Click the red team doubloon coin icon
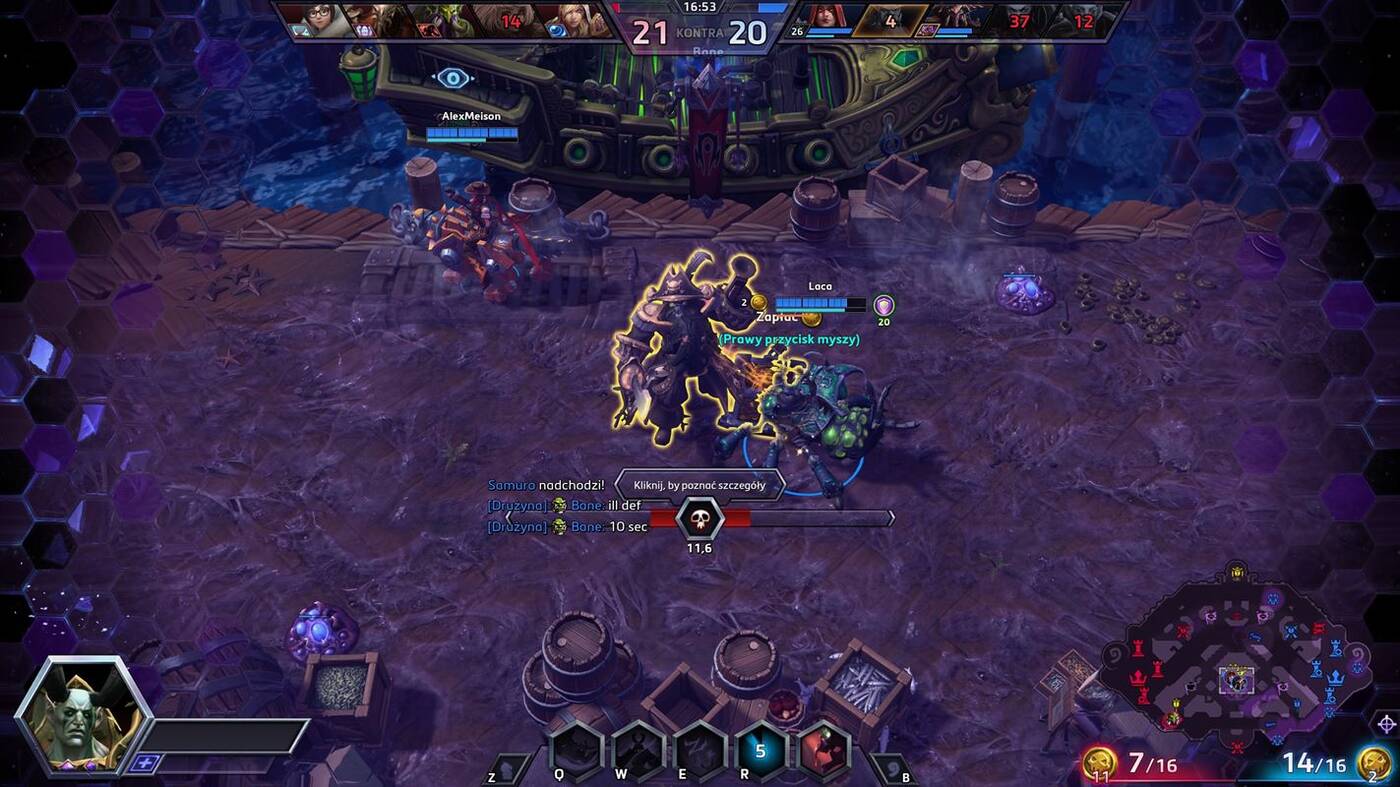This screenshot has width=1400, height=787. pyautogui.click(x=1100, y=762)
